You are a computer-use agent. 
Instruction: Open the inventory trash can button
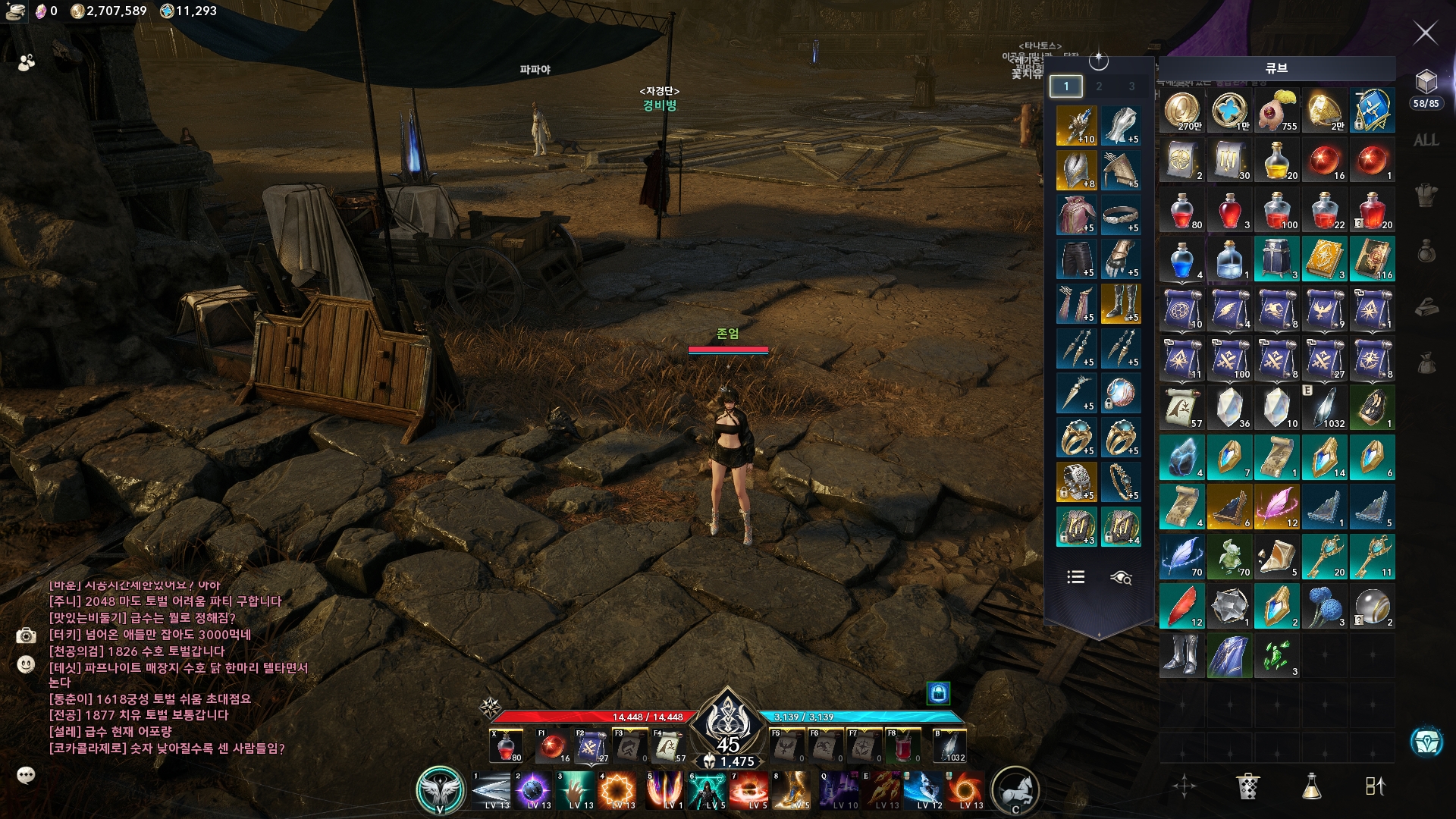coord(1247,786)
